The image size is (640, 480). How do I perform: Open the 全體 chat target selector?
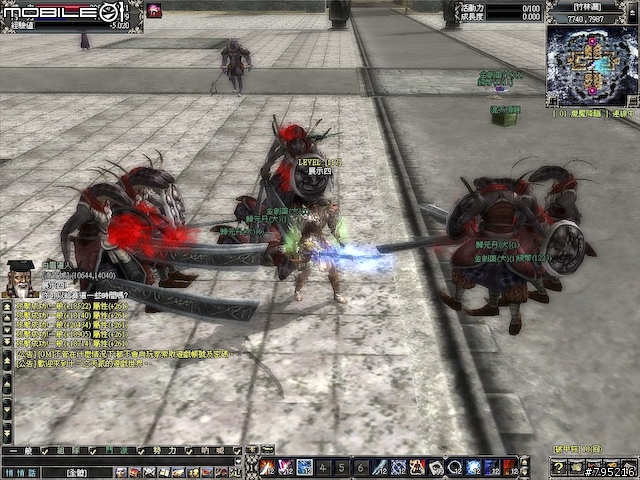[77, 472]
